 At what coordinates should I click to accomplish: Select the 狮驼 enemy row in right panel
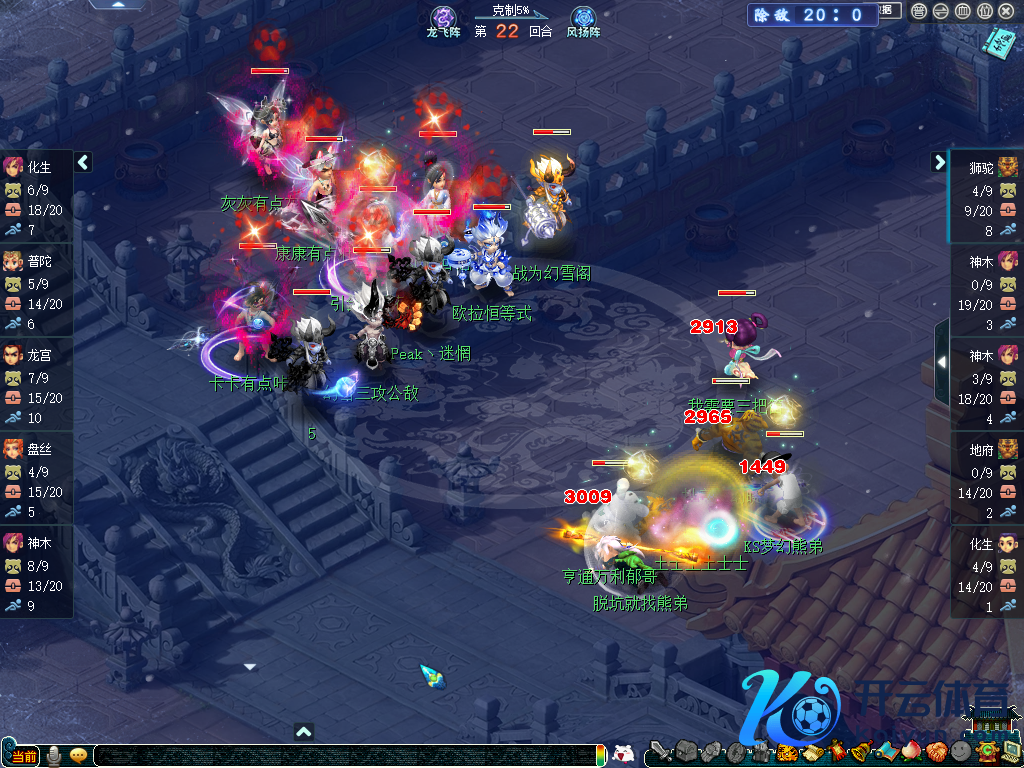click(986, 196)
